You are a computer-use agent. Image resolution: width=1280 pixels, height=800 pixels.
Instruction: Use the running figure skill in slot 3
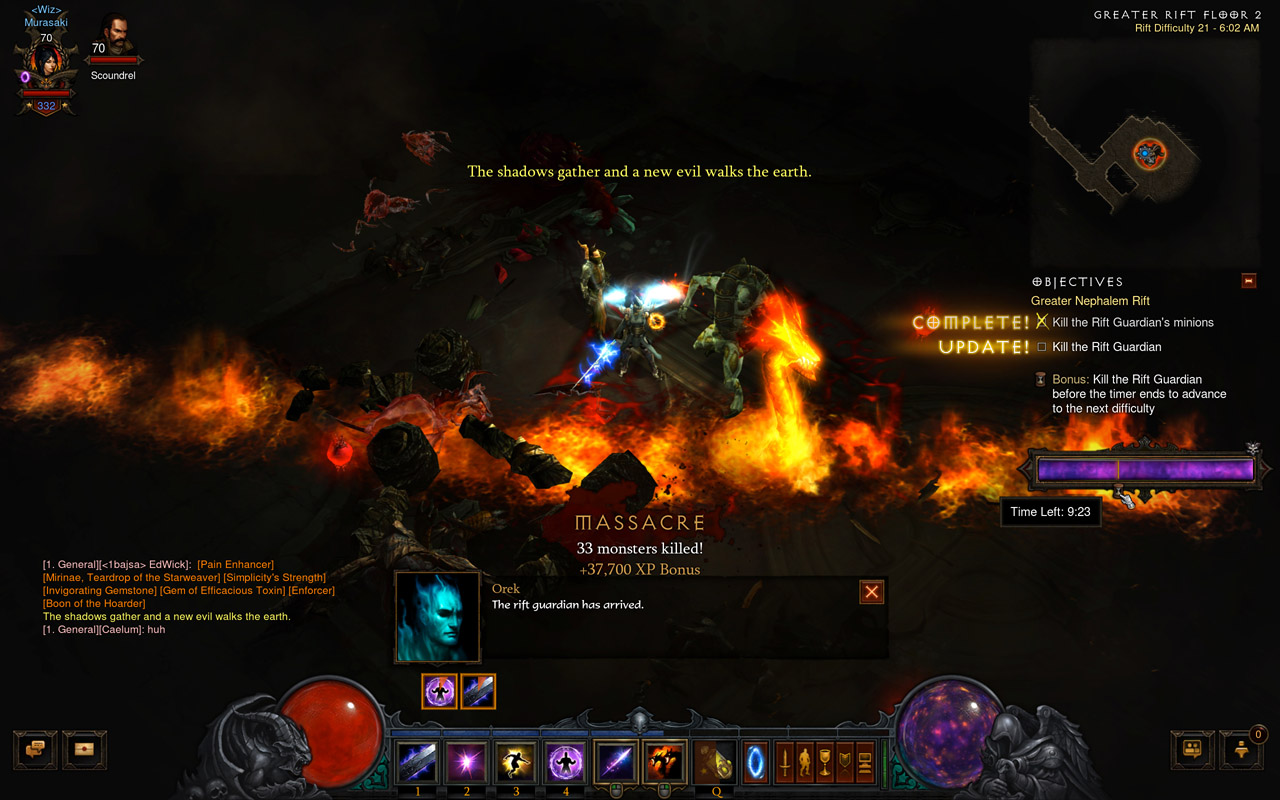coord(516,763)
